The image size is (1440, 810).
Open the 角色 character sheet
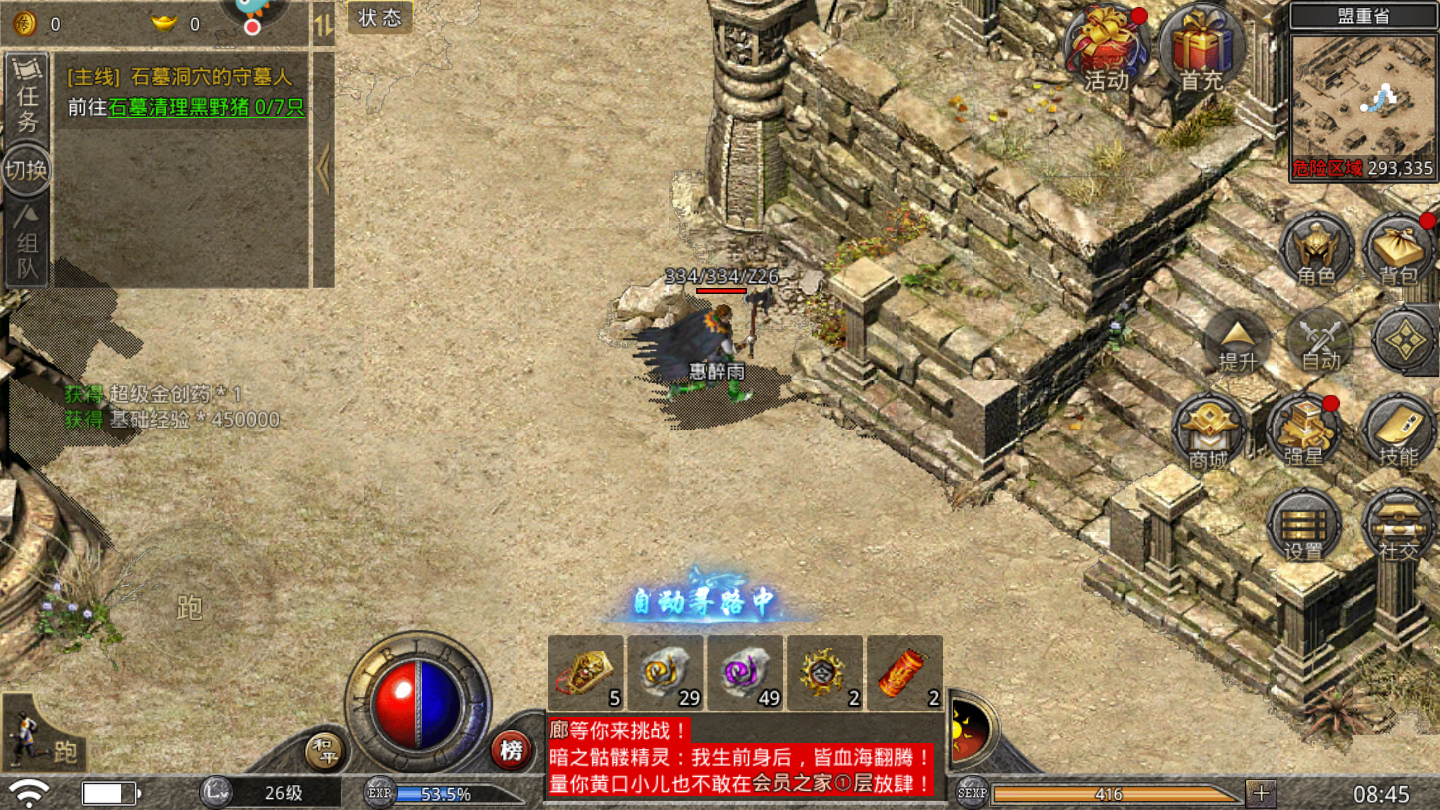1316,251
